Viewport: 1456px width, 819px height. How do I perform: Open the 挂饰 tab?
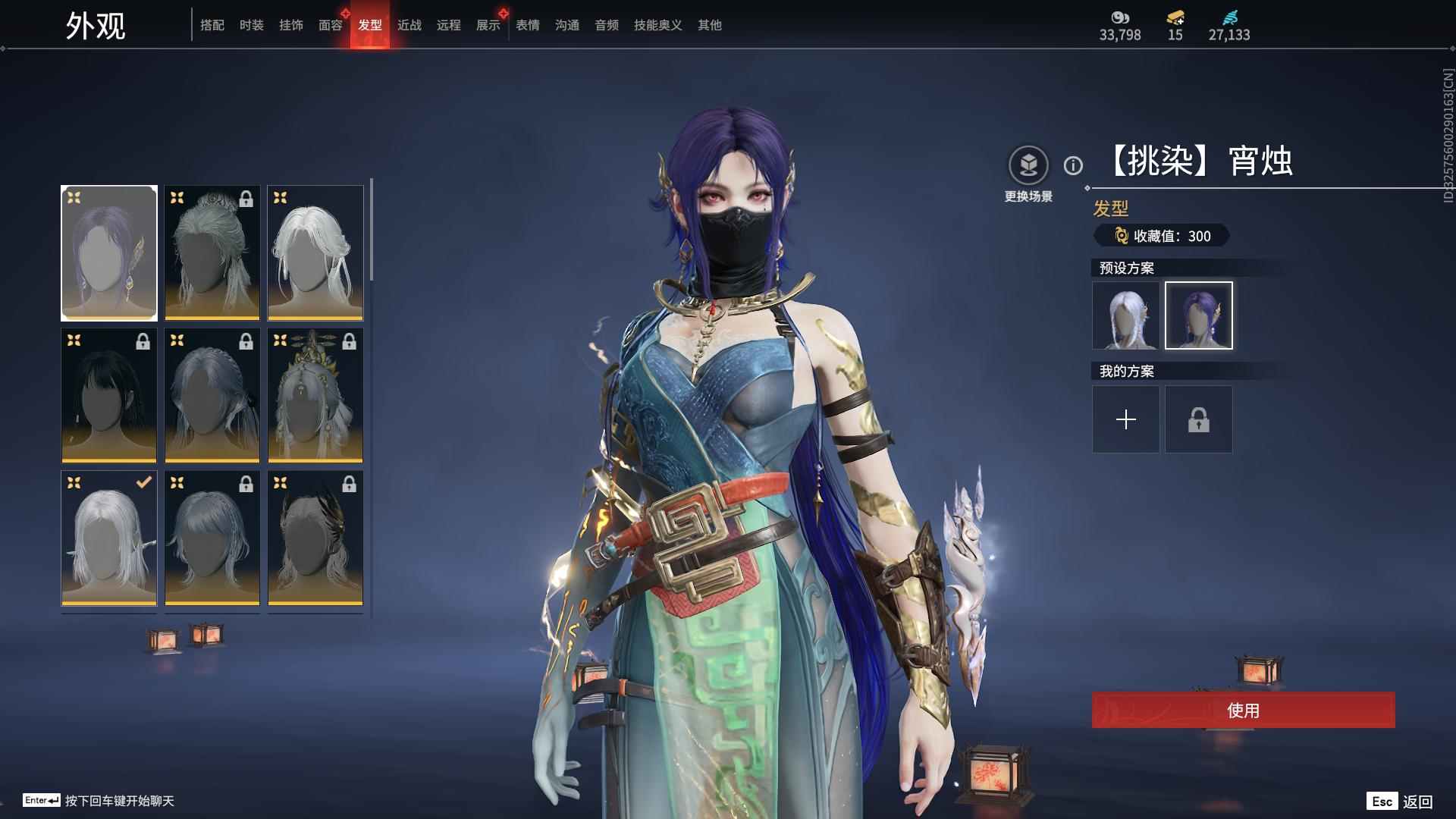(290, 25)
